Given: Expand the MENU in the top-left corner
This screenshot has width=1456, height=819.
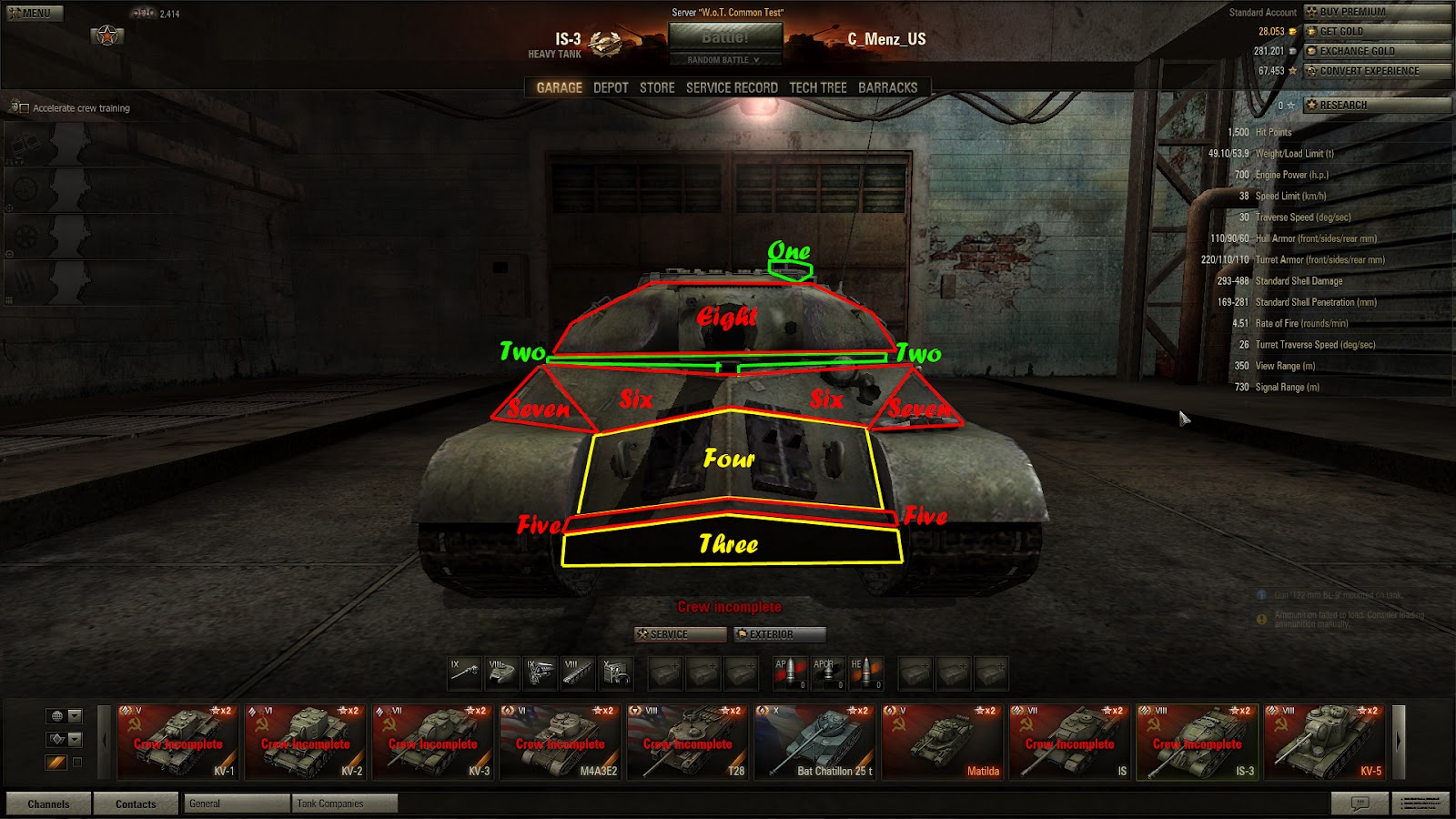Looking at the screenshot, I should pyautogui.click(x=34, y=13).
